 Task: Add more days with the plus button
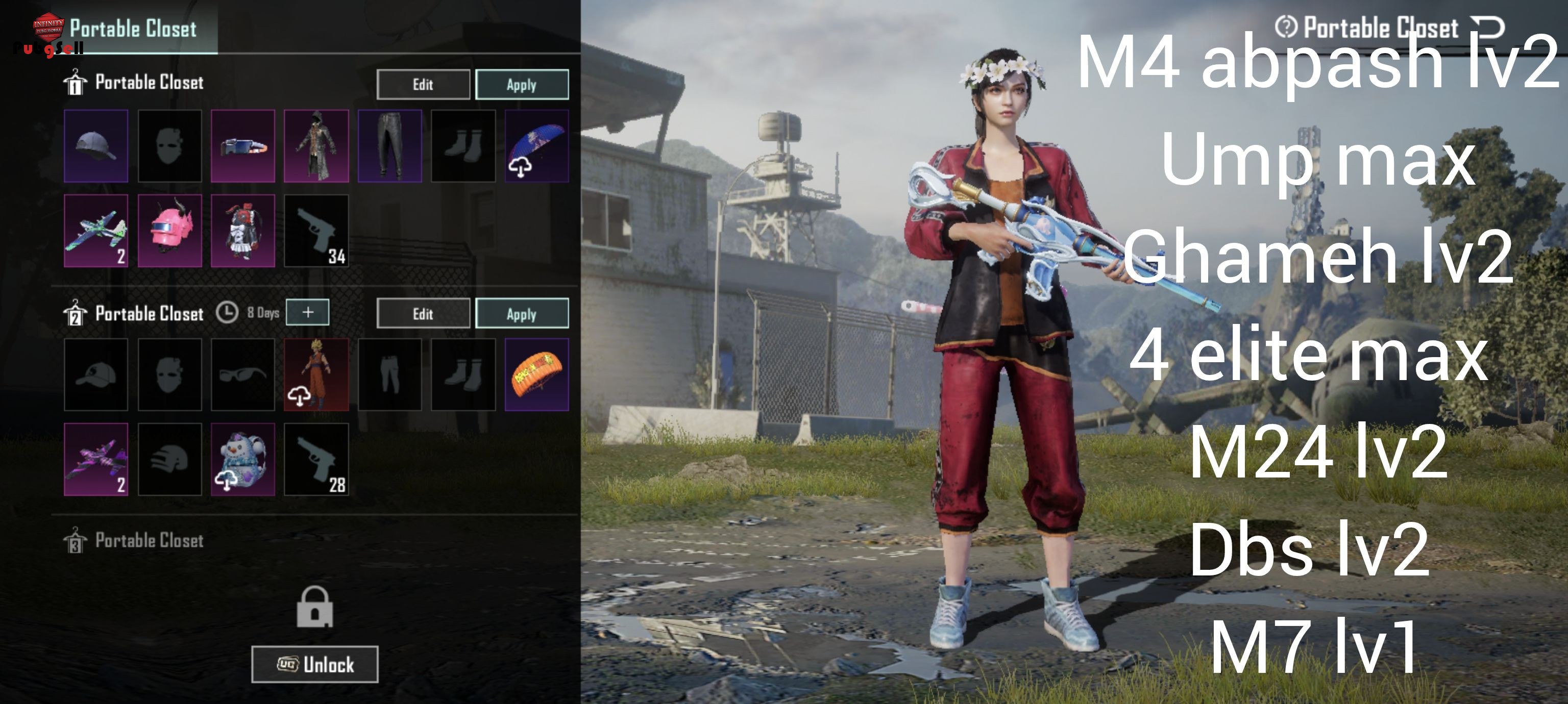tap(308, 312)
